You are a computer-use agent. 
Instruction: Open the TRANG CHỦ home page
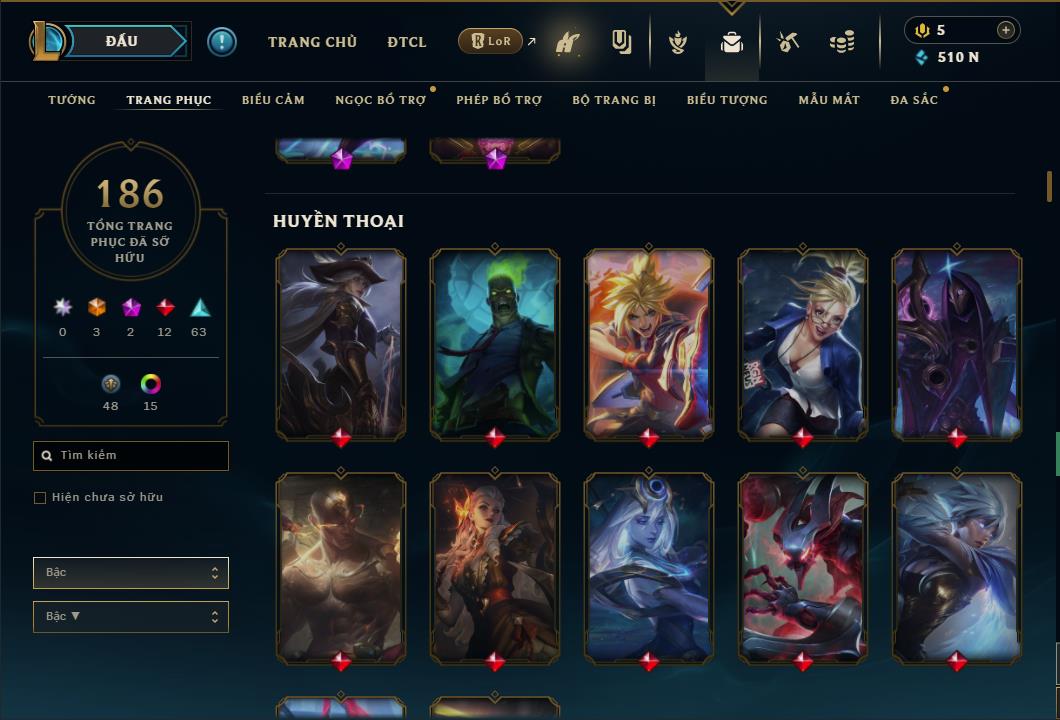(312, 42)
